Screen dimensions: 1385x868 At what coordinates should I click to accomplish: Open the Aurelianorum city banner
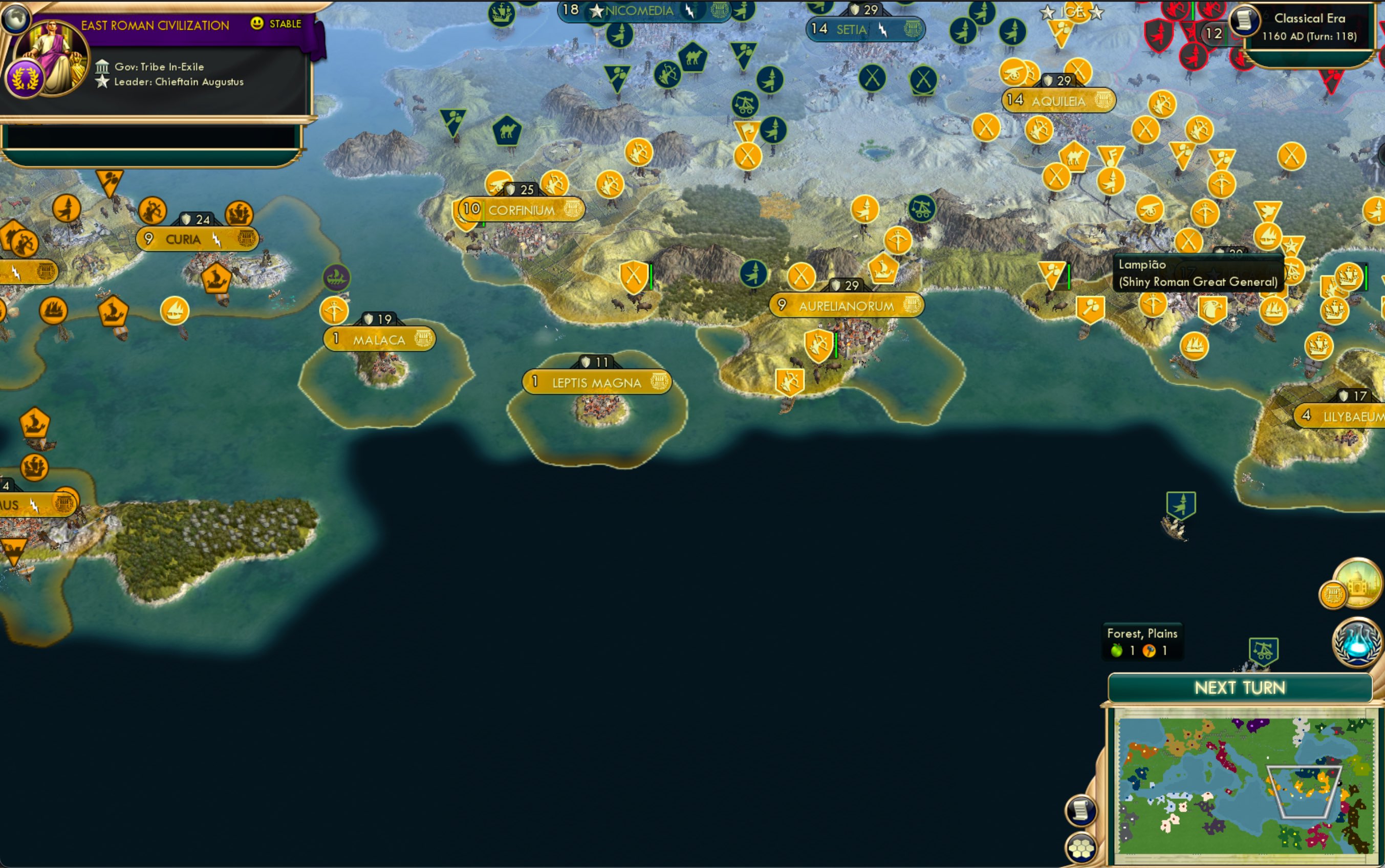coord(846,306)
